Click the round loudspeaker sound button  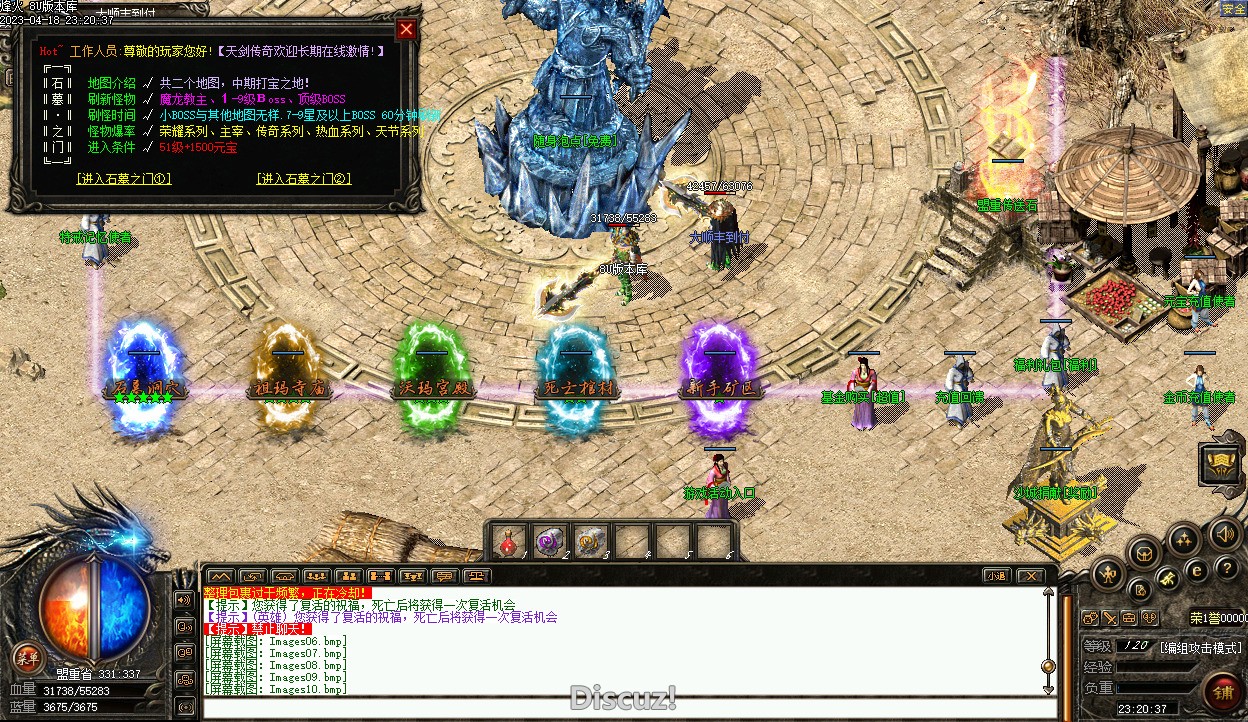click(x=1223, y=533)
